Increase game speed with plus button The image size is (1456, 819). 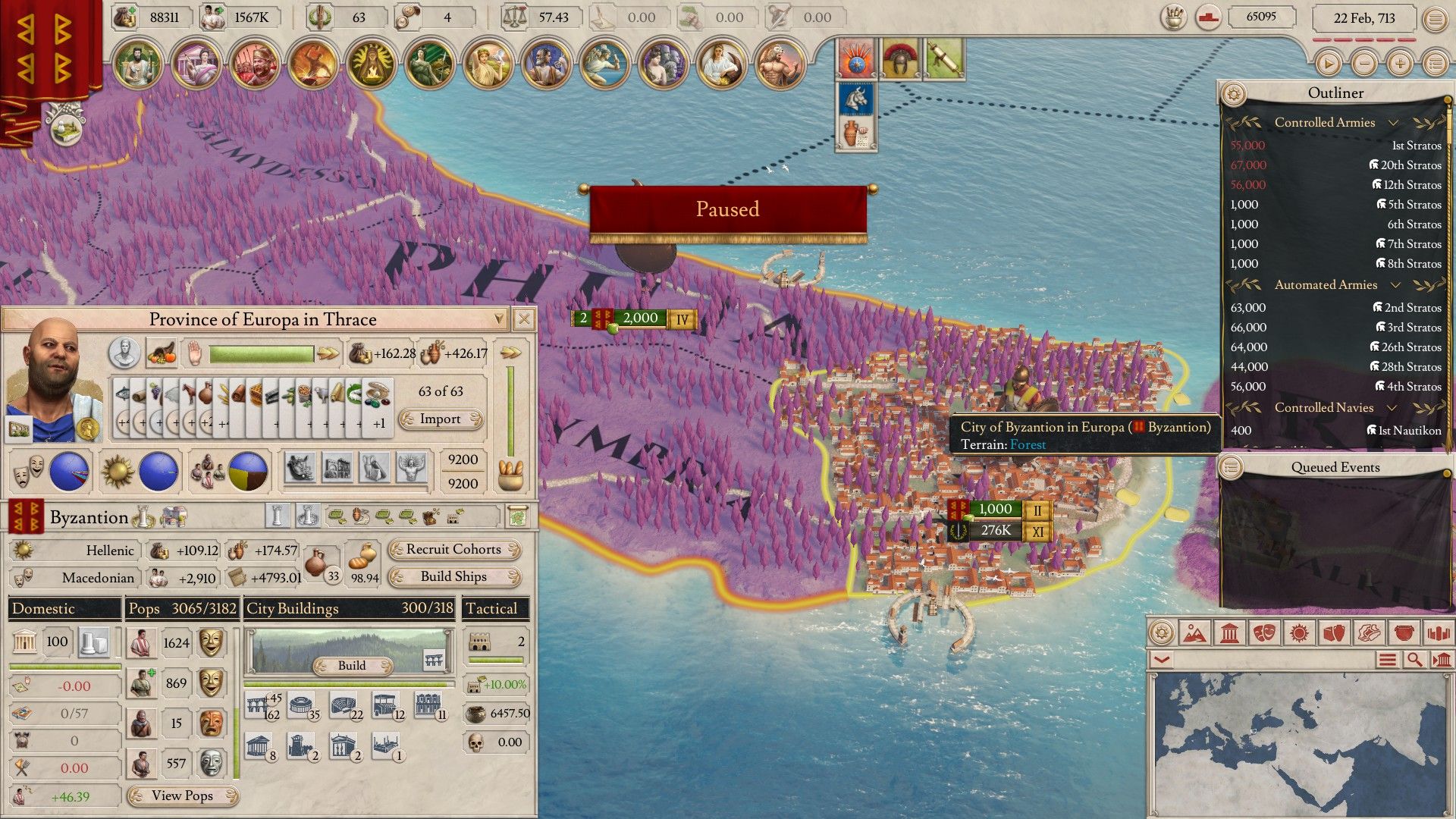(x=1400, y=63)
